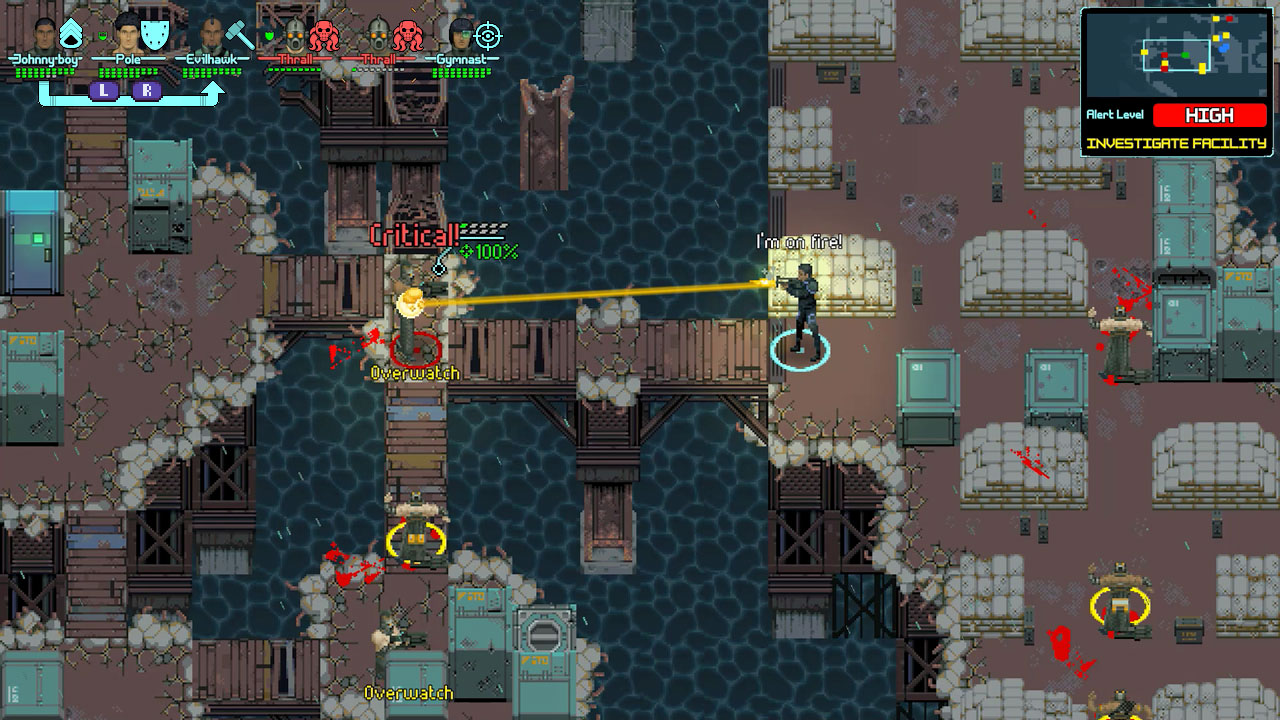Image resolution: width=1280 pixels, height=720 pixels.
Task: Click the green player dot on the minimap
Action: click(x=1185, y=54)
